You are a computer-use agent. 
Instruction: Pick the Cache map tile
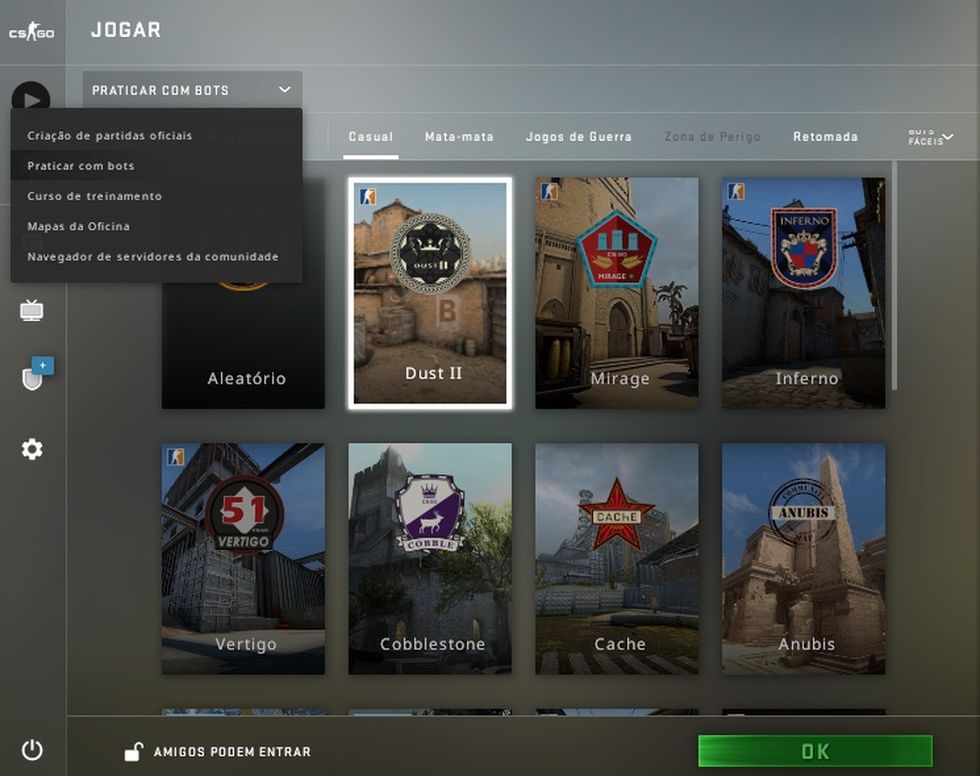pyautogui.click(x=617, y=558)
